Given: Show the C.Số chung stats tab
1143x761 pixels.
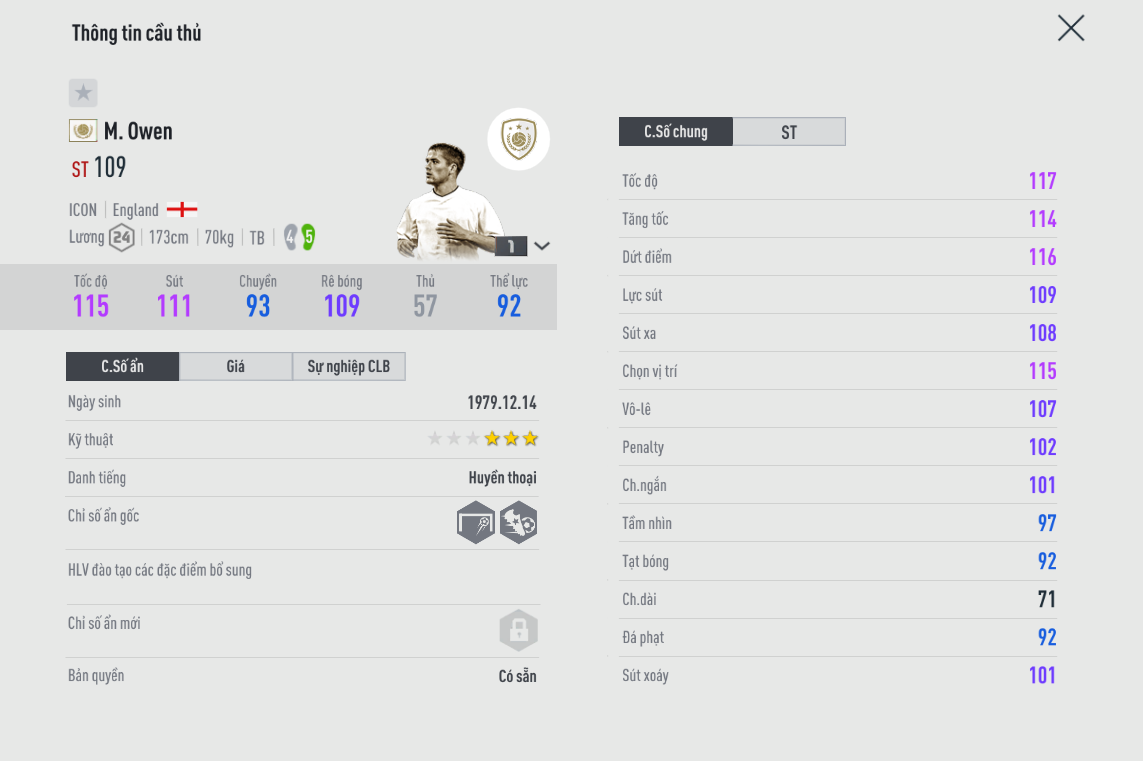Looking at the screenshot, I should pos(676,132).
